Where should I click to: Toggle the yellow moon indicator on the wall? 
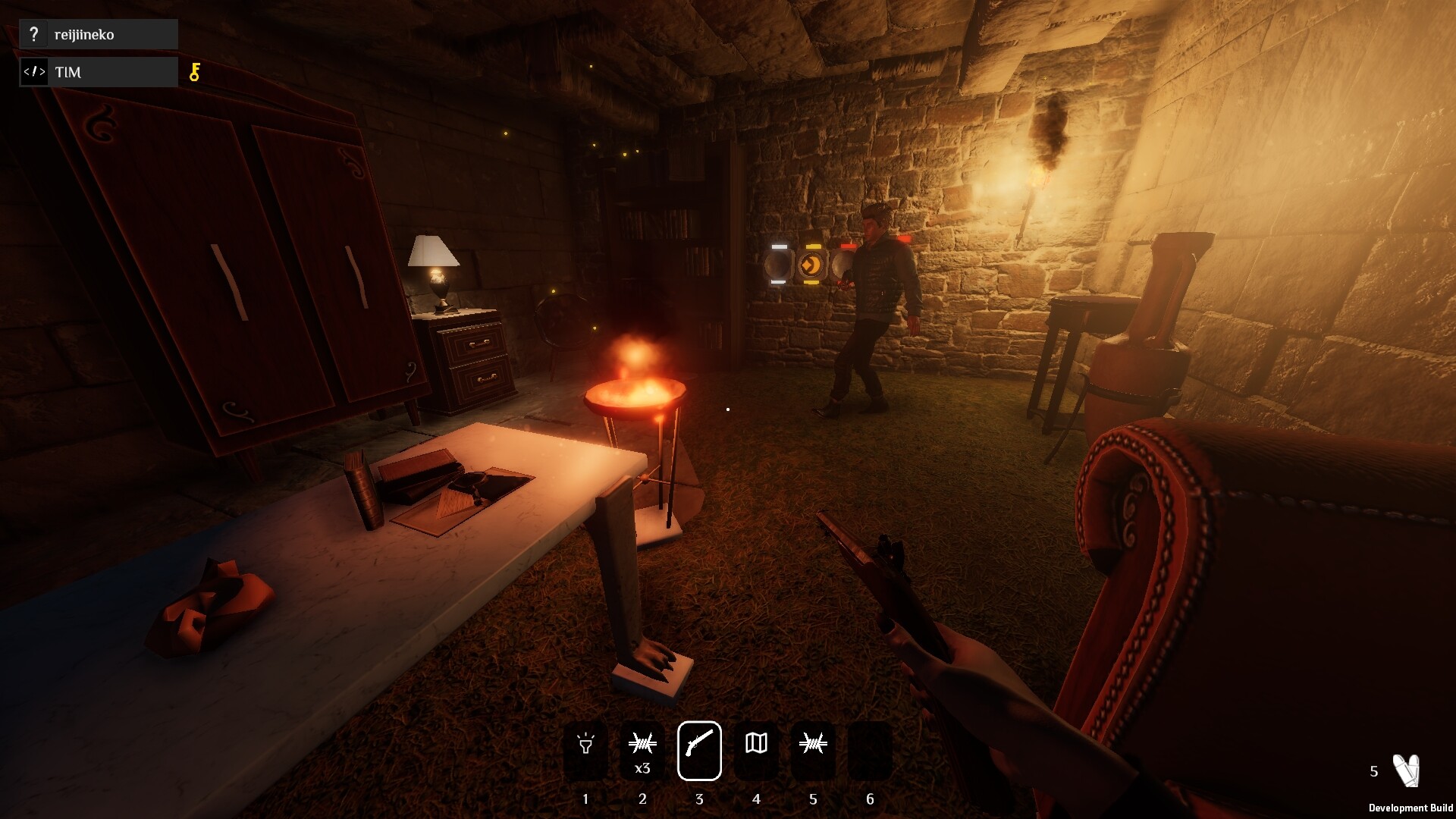pos(811,265)
